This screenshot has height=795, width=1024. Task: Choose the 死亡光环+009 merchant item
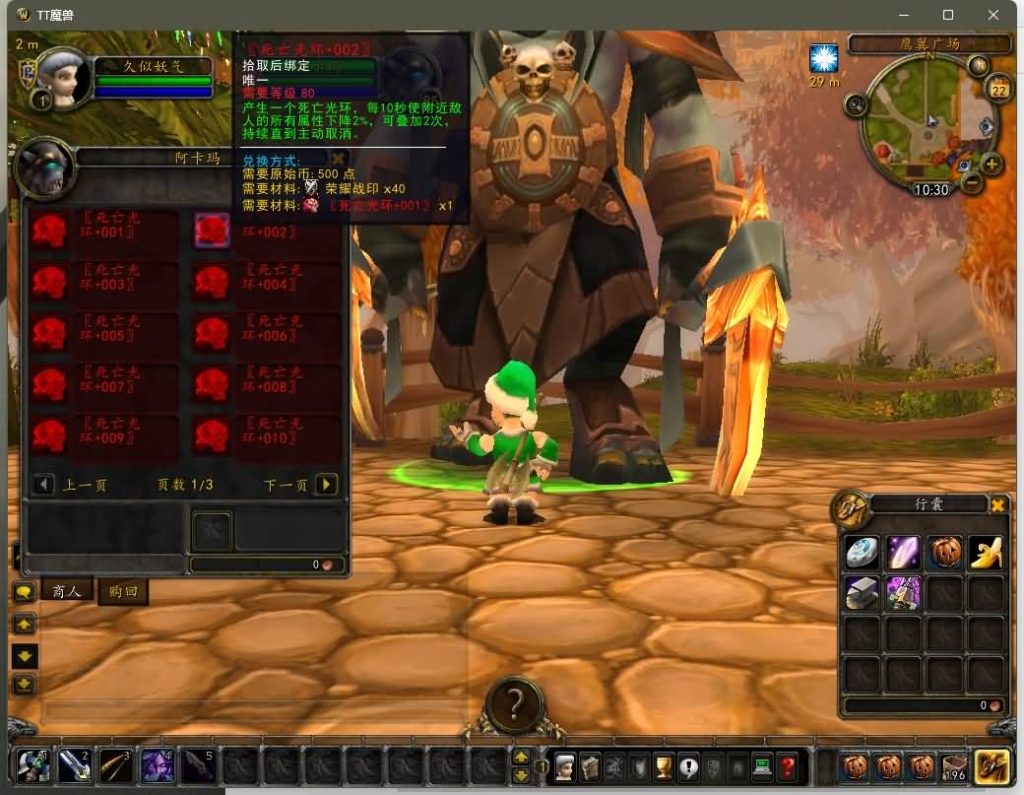pos(50,436)
